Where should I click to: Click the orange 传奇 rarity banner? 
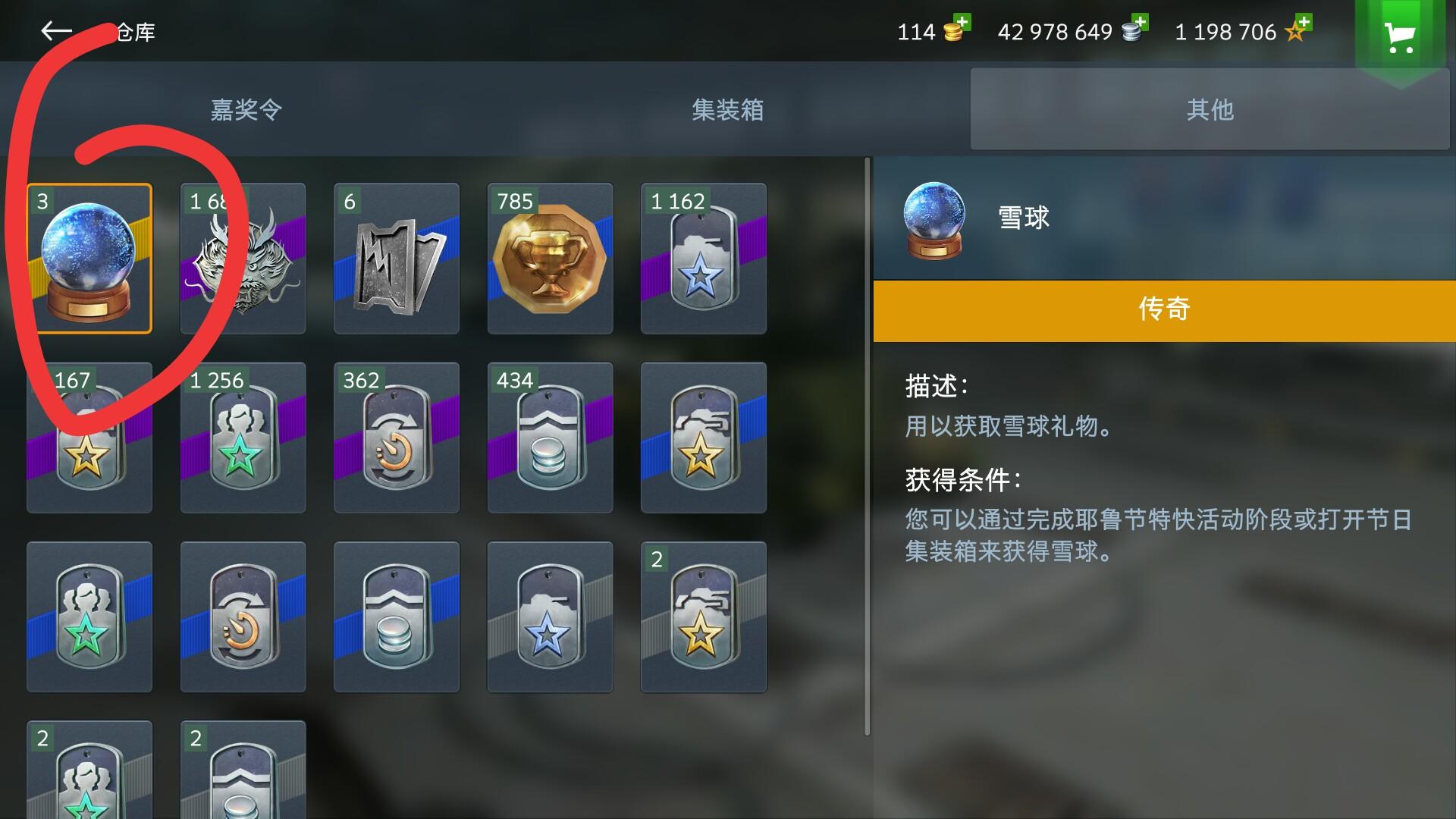coord(1164,308)
